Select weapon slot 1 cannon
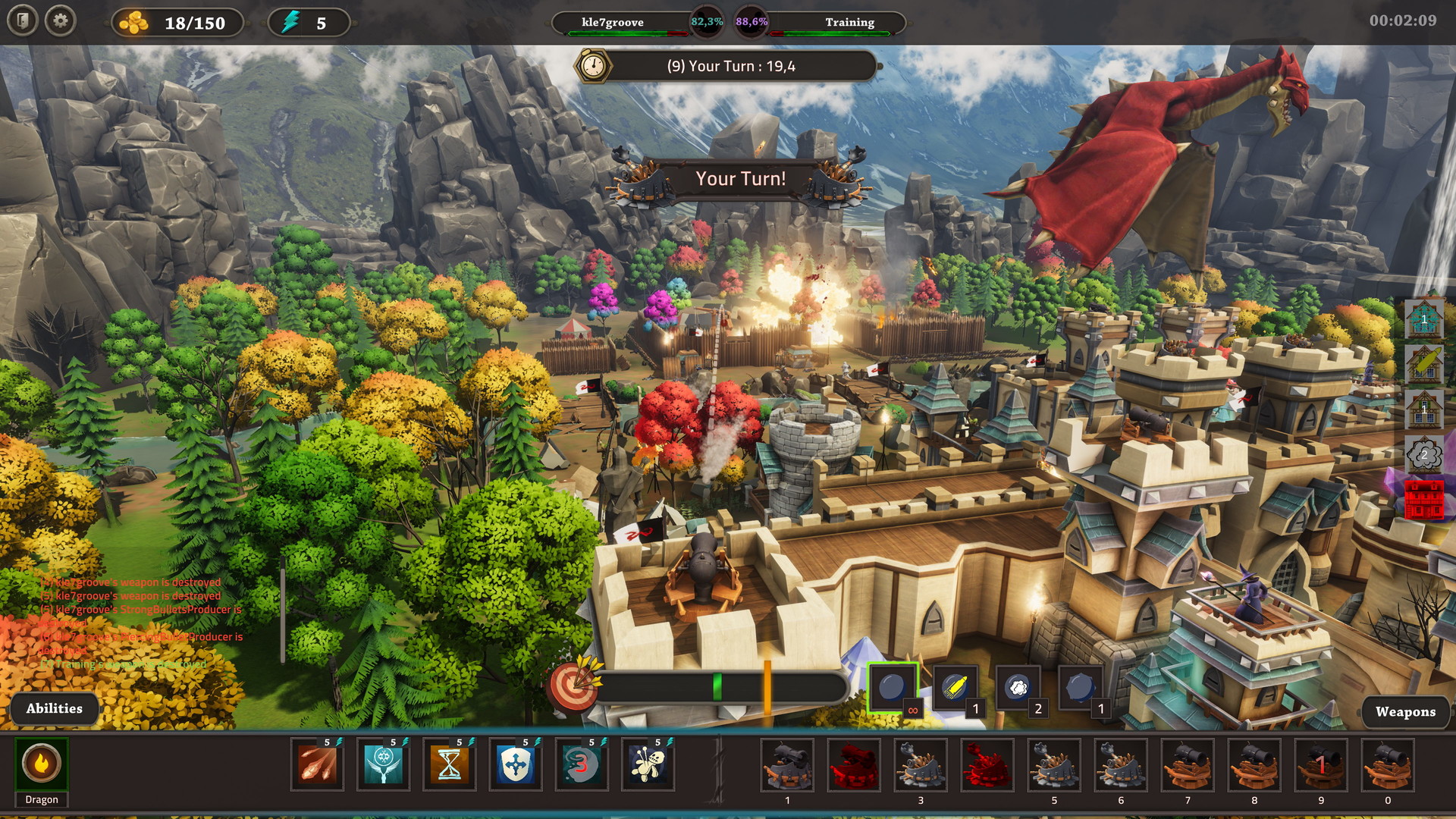The height and width of the screenshot is (819, 1456). (x=787, y=766)
